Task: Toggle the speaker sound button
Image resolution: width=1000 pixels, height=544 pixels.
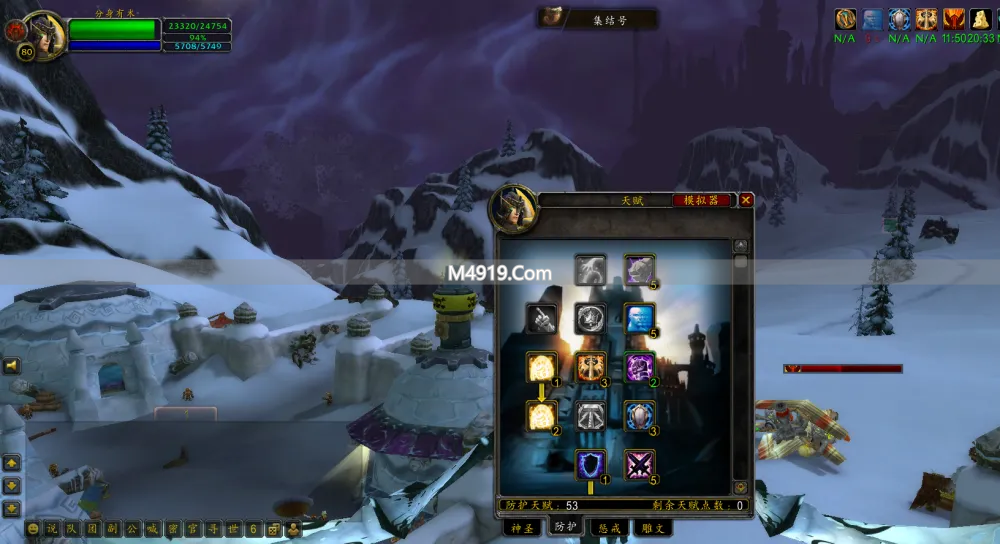Action: tap(12, 366)
